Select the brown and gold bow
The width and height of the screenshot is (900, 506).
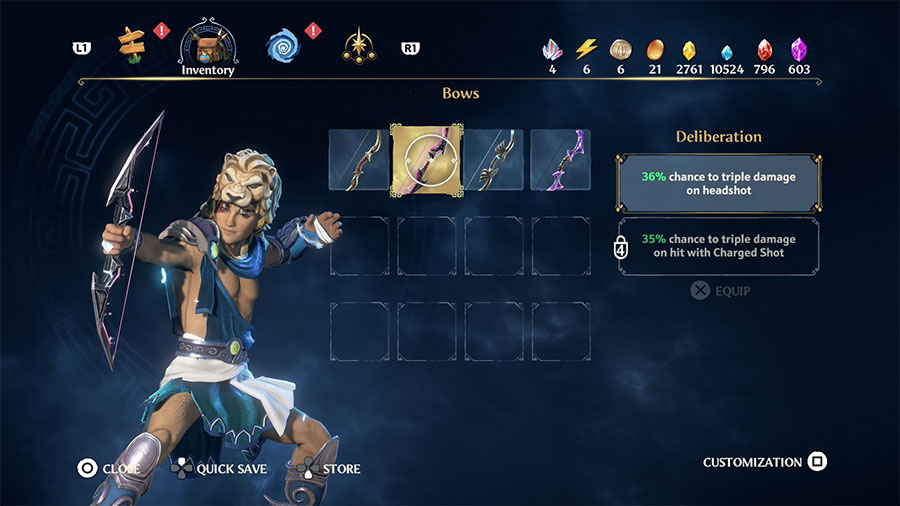pyautogui.click(x=359, y=159)
